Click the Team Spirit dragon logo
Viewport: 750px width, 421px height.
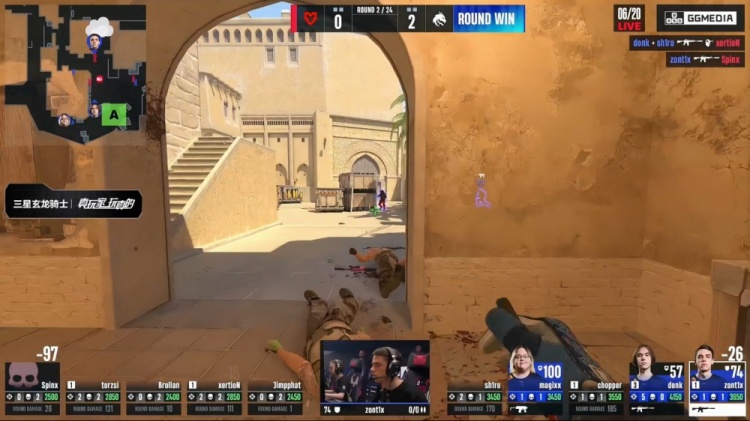pyautogui.click(x=438, y=18)
